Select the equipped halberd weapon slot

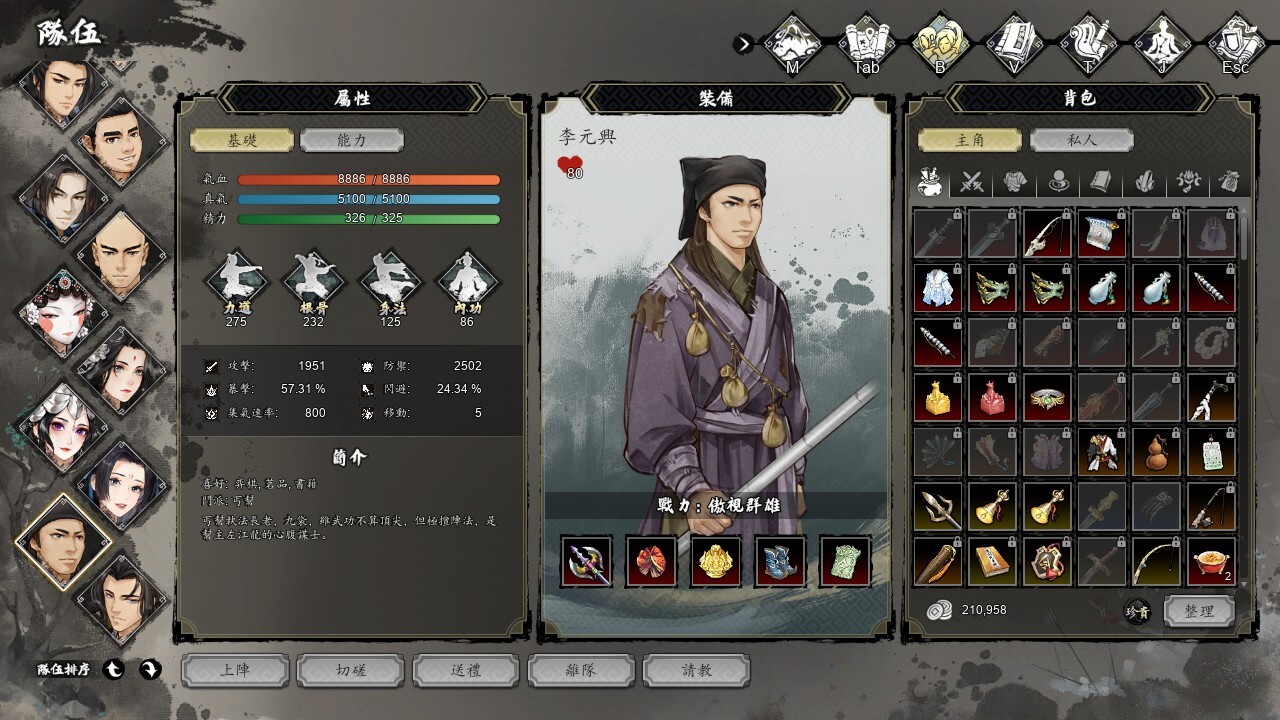(x=587, y=561)
